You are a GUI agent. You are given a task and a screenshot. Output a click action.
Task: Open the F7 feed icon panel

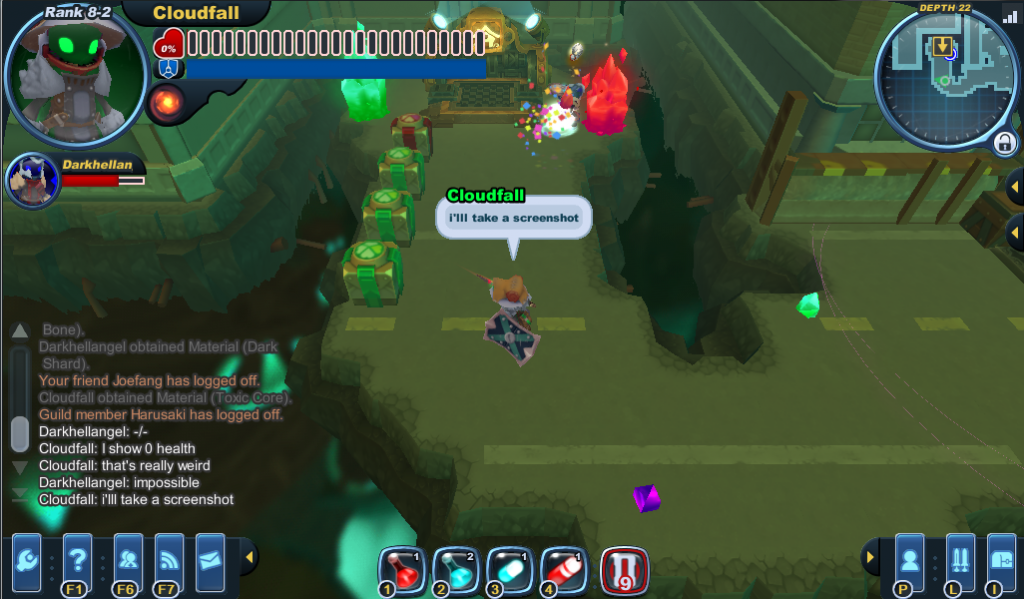click(169, 558)
